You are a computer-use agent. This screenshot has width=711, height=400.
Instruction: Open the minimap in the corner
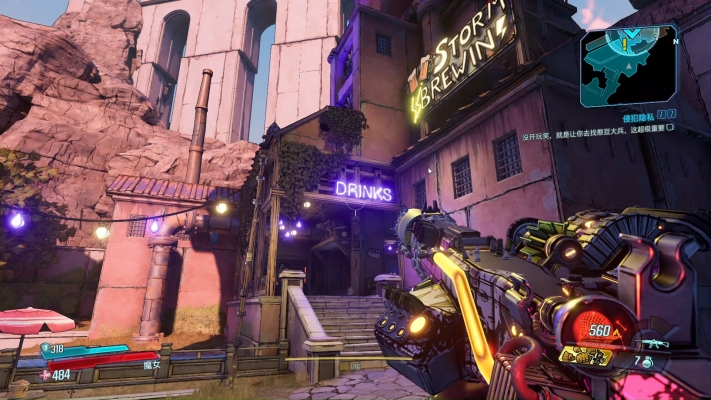628,66
